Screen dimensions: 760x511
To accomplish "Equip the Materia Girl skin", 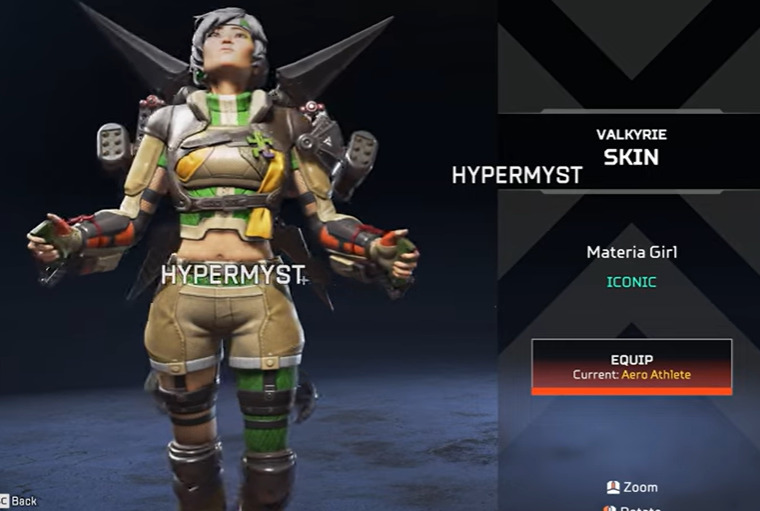I will coord(631,366).
